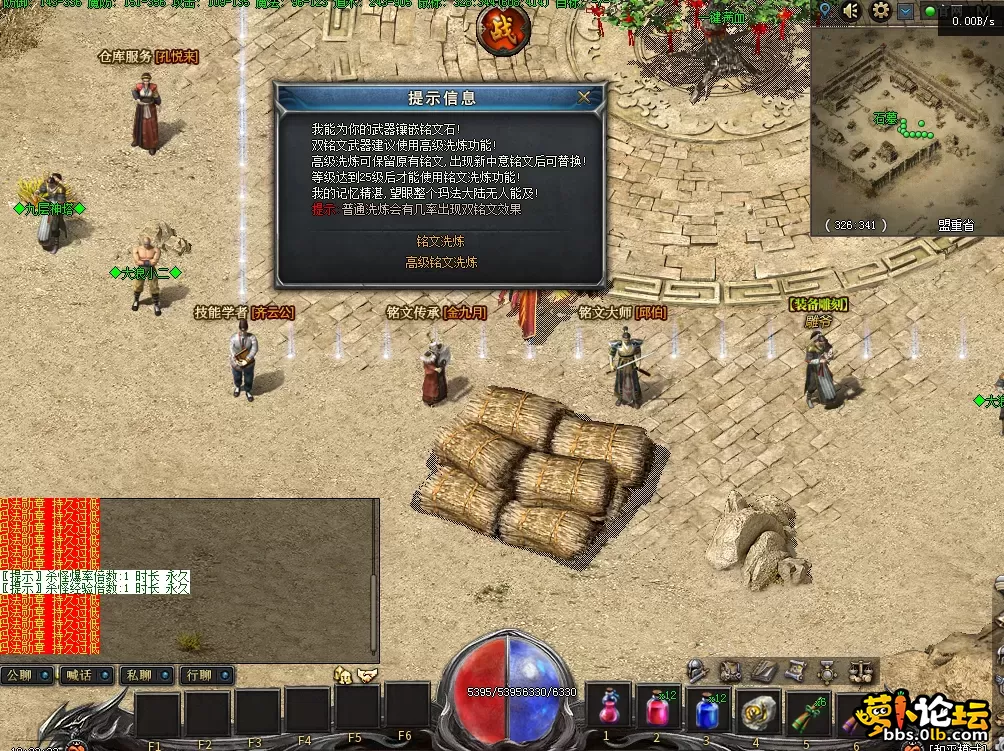Viewport: 1004px width, 751px height.
Task: Use the spiral stone in slot 4
Action: tap(757, 708)
